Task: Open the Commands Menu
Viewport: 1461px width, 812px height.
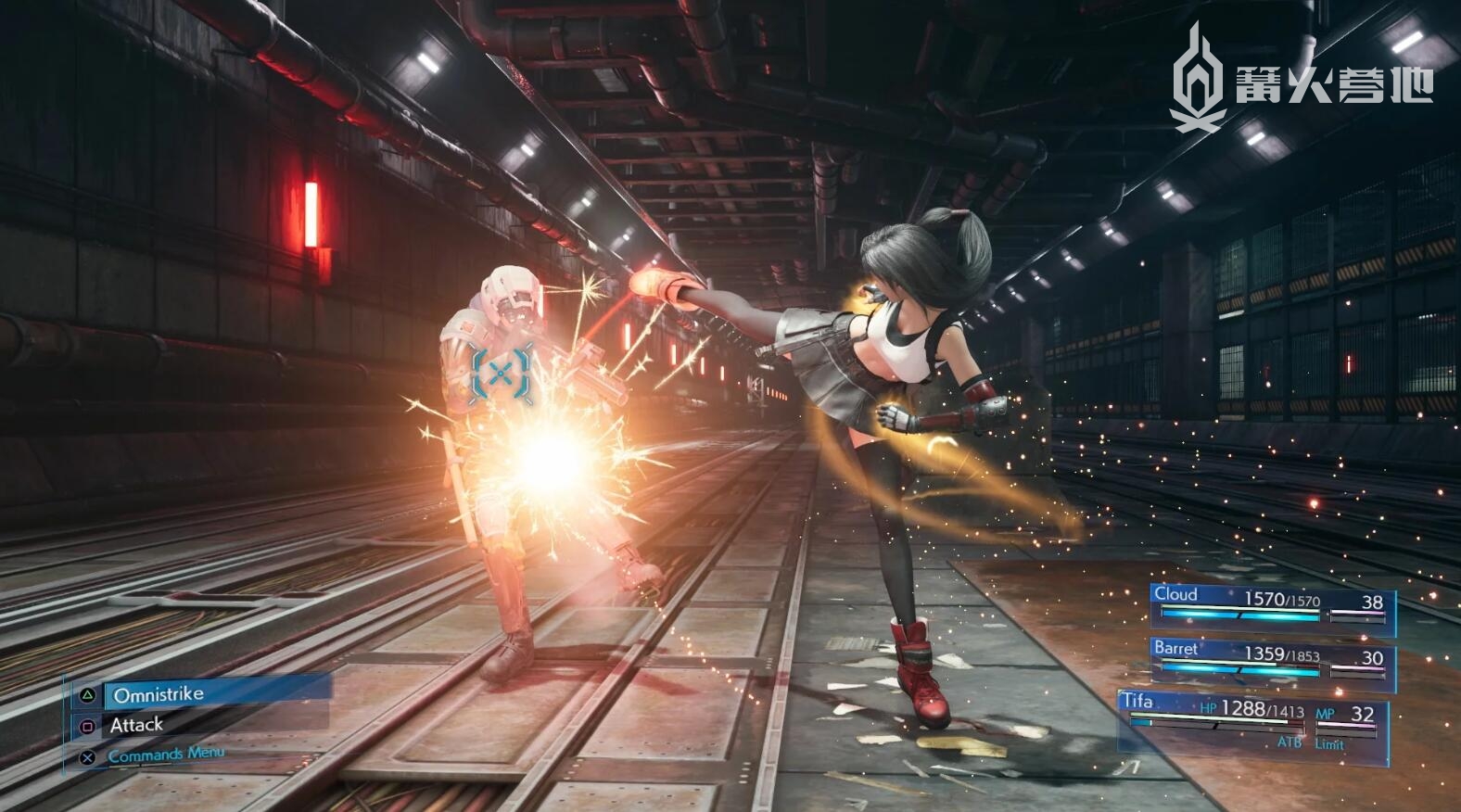Action: coord(165,755)
